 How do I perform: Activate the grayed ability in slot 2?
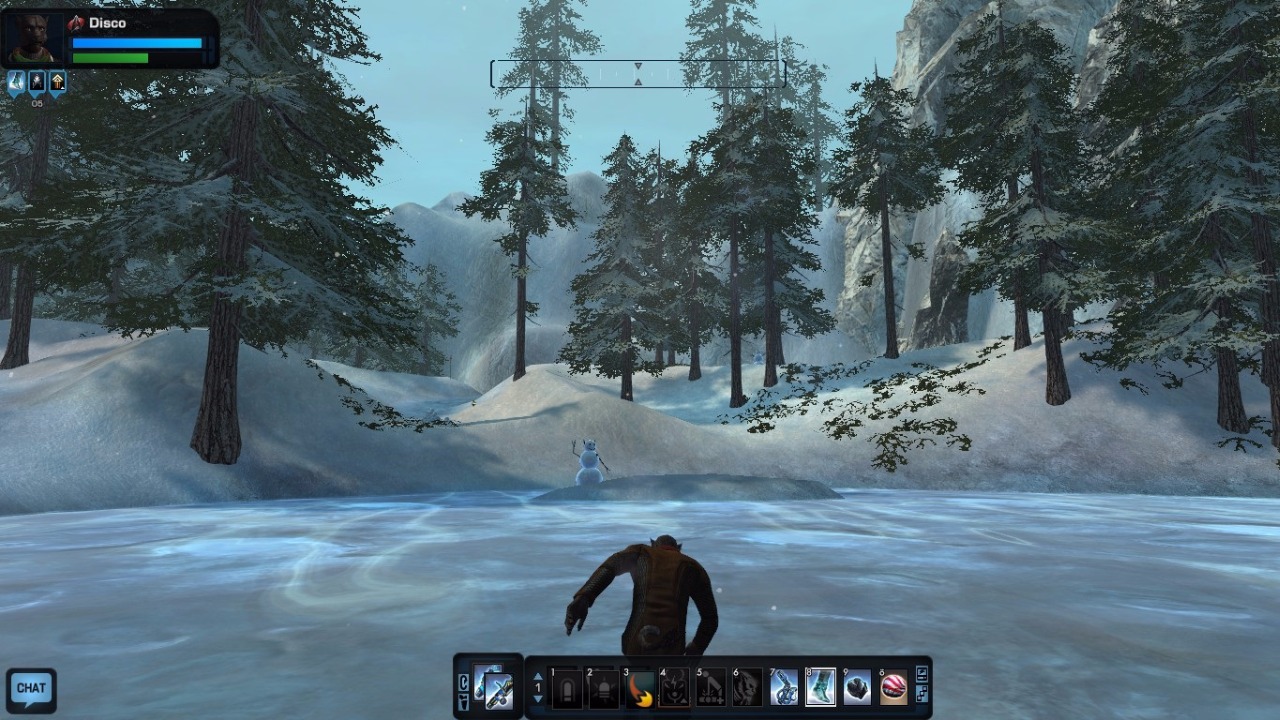click(603, 688)
